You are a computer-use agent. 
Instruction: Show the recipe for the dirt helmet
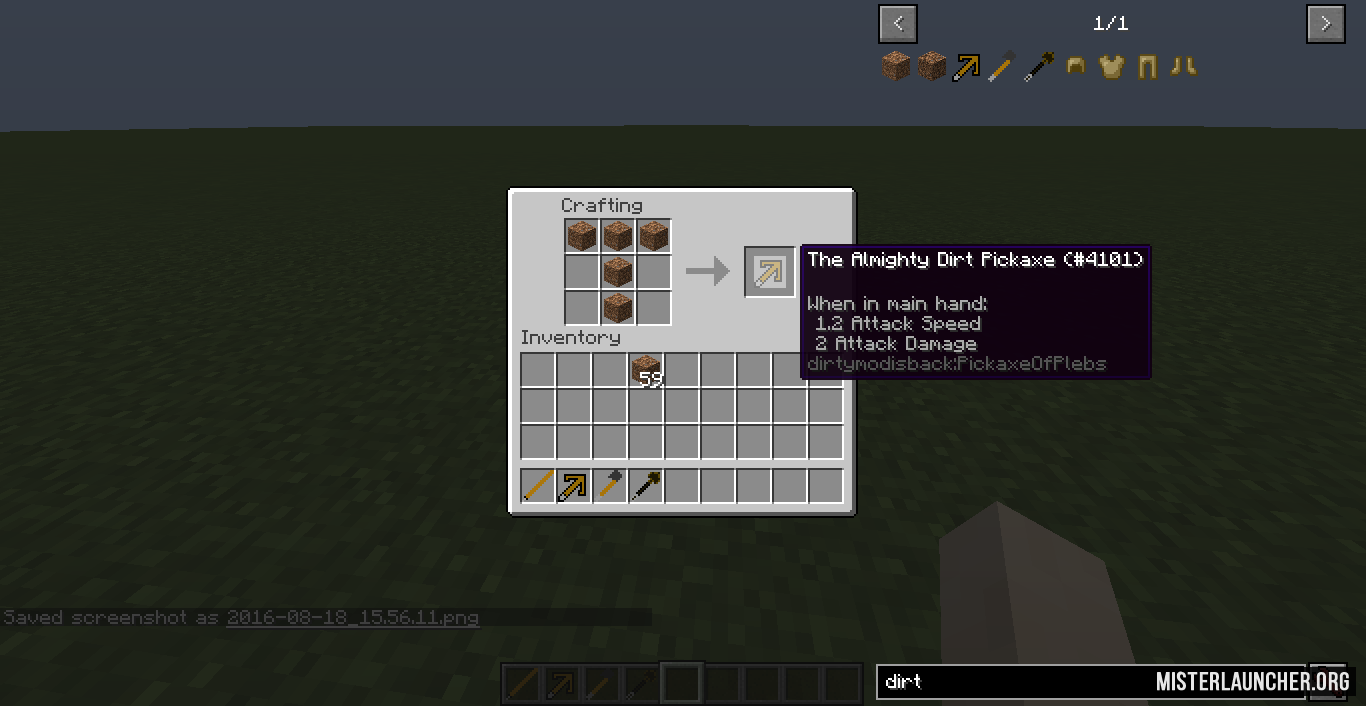pyautogui.click(x=1076, y=67)
